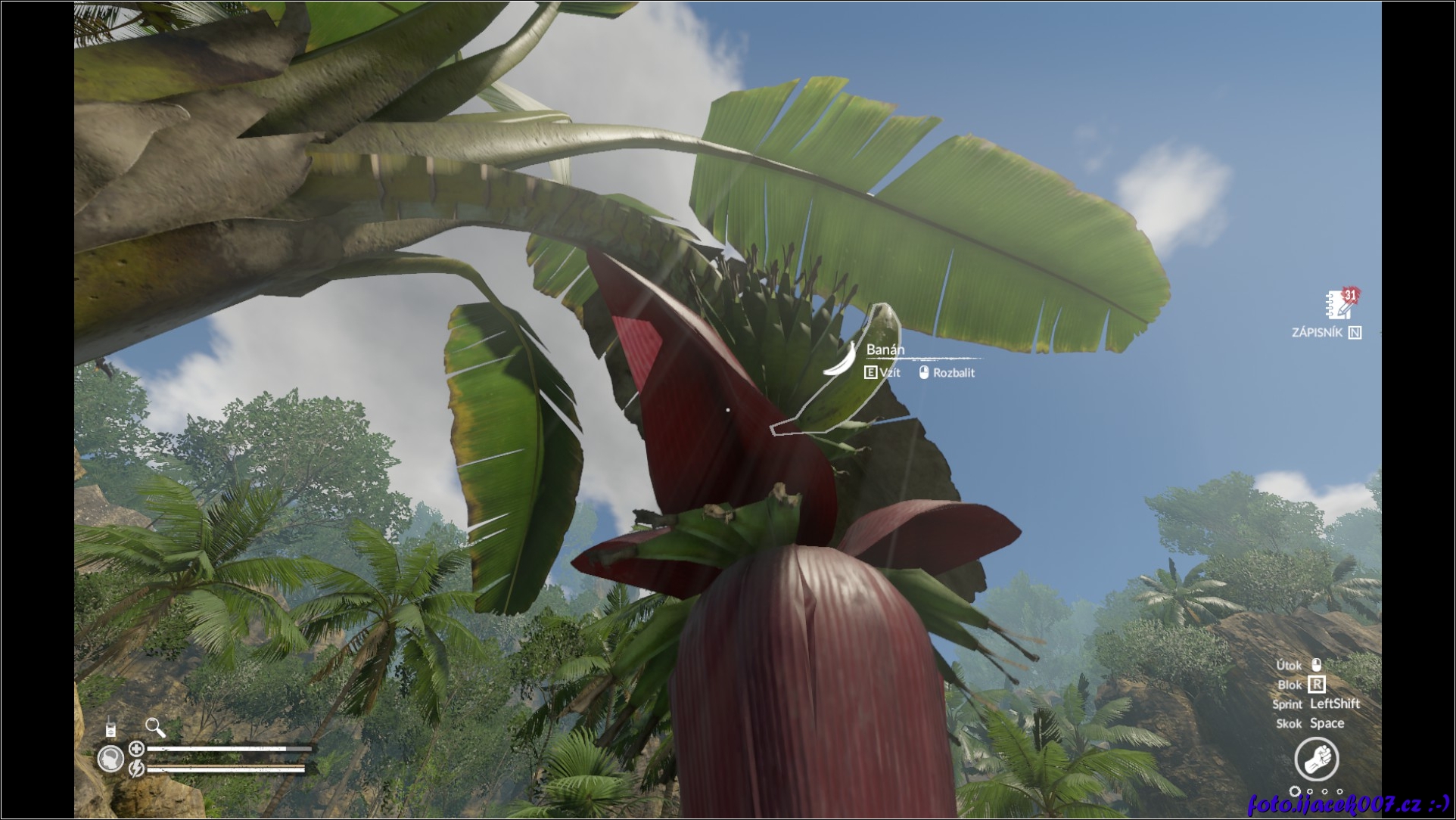Select the fist weapon slot icon
The image size is (1456, 820).
point(1316,759)
